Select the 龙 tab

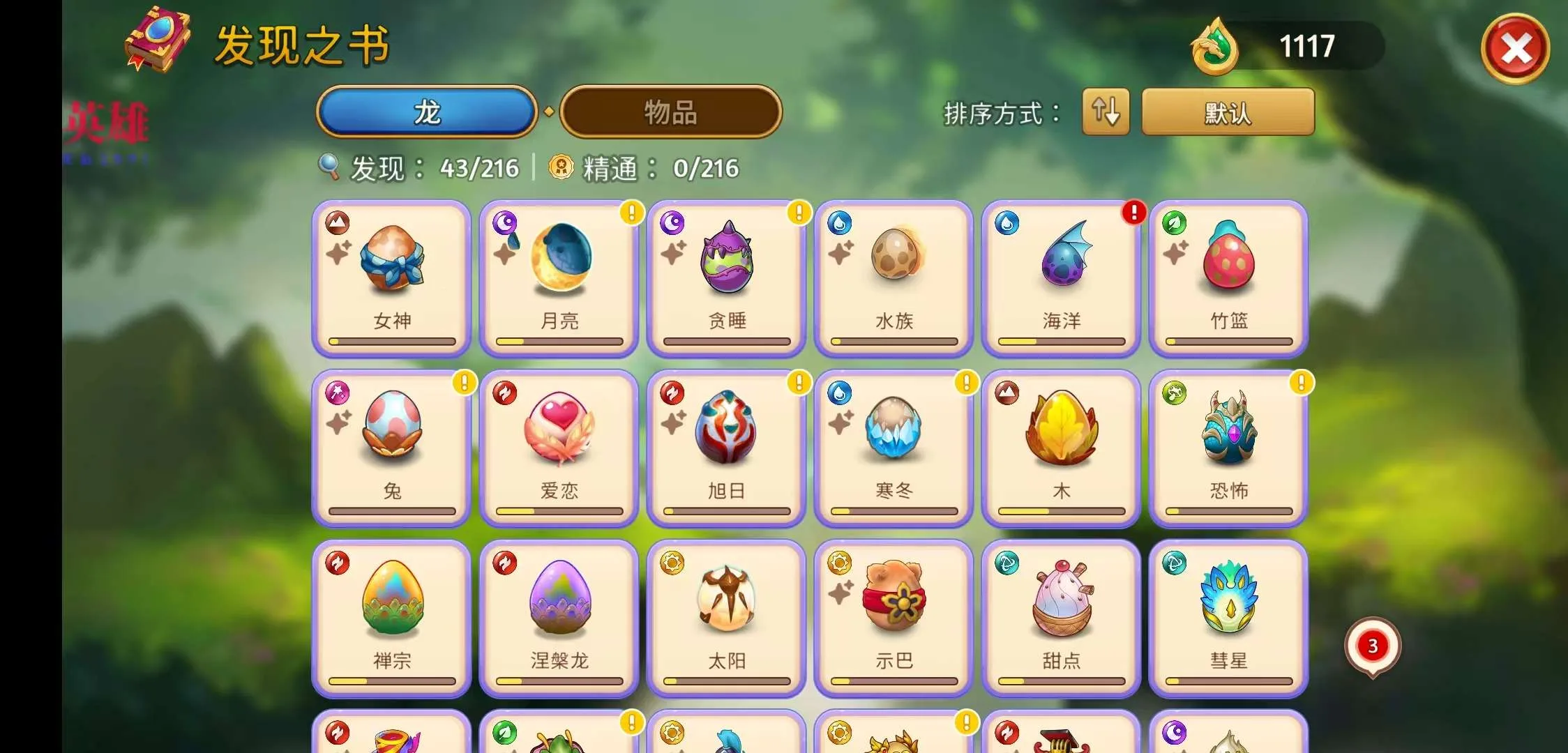coord(427,112)
